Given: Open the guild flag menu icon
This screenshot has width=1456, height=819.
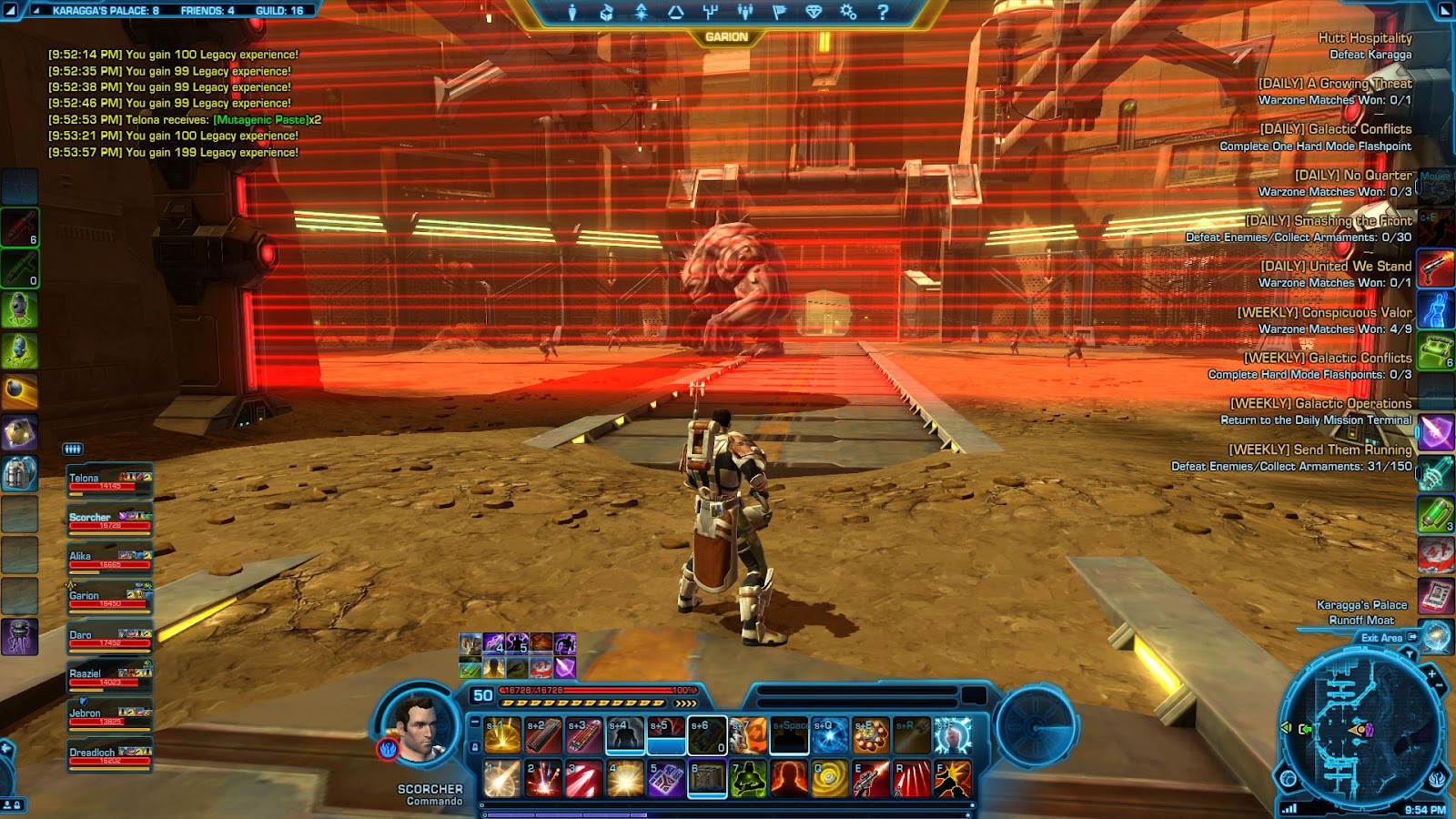Looking at the screenshot, I should coord(779,12).
